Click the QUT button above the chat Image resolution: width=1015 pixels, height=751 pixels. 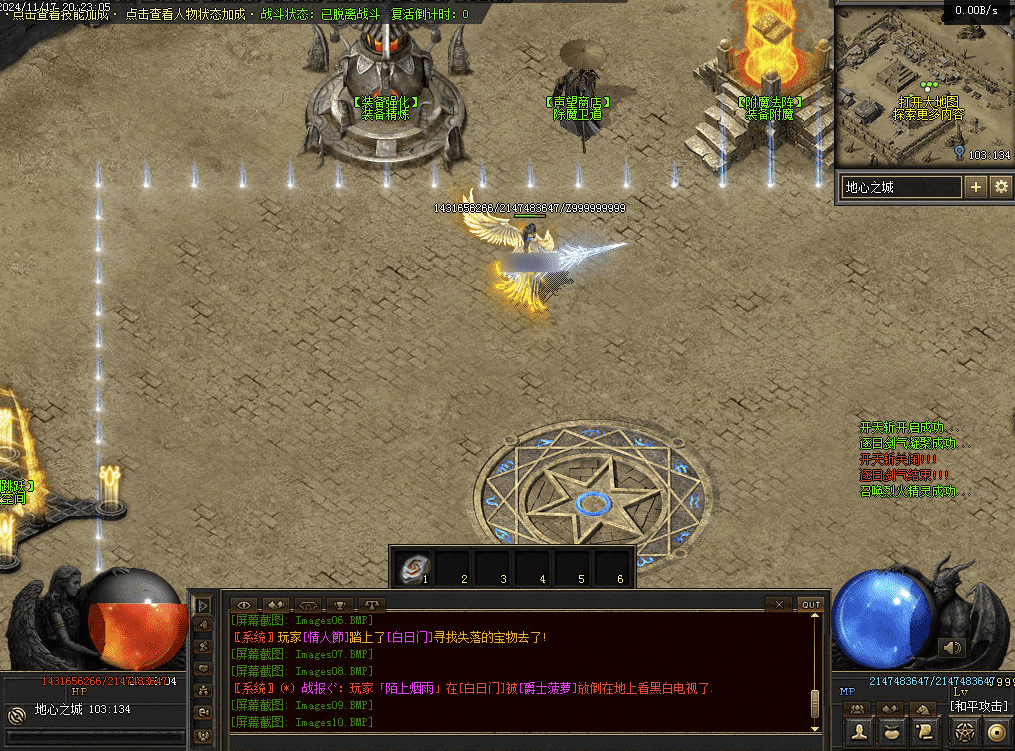(810, 604)
